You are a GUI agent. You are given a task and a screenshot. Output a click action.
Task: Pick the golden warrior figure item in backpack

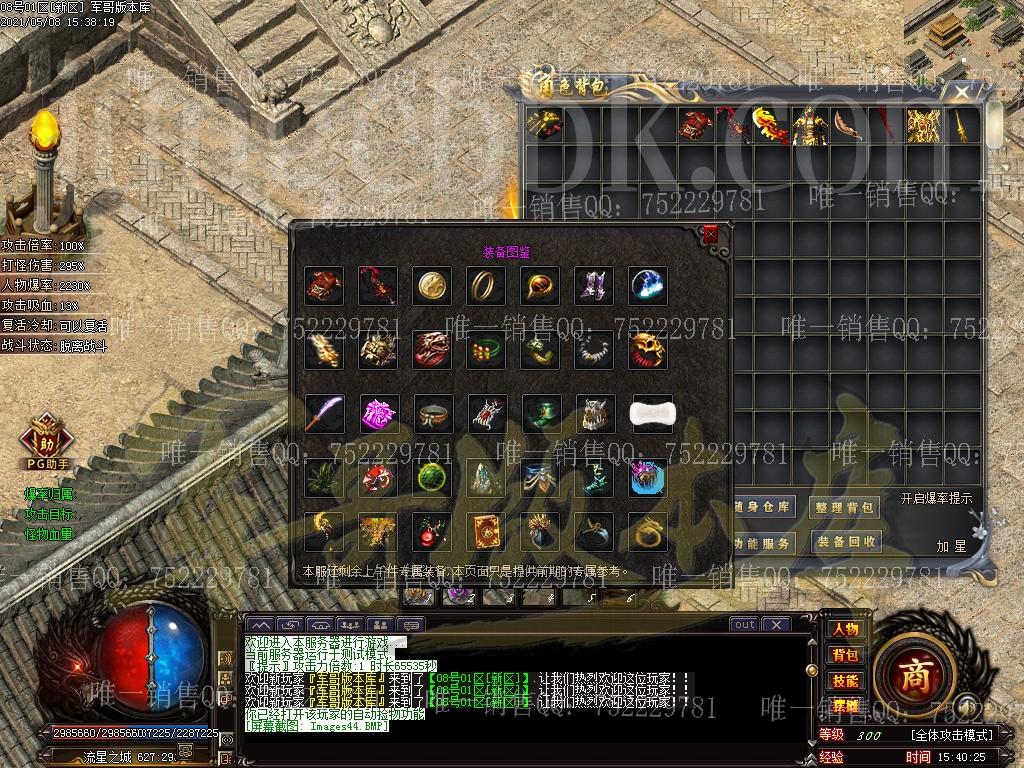(808, 126)
